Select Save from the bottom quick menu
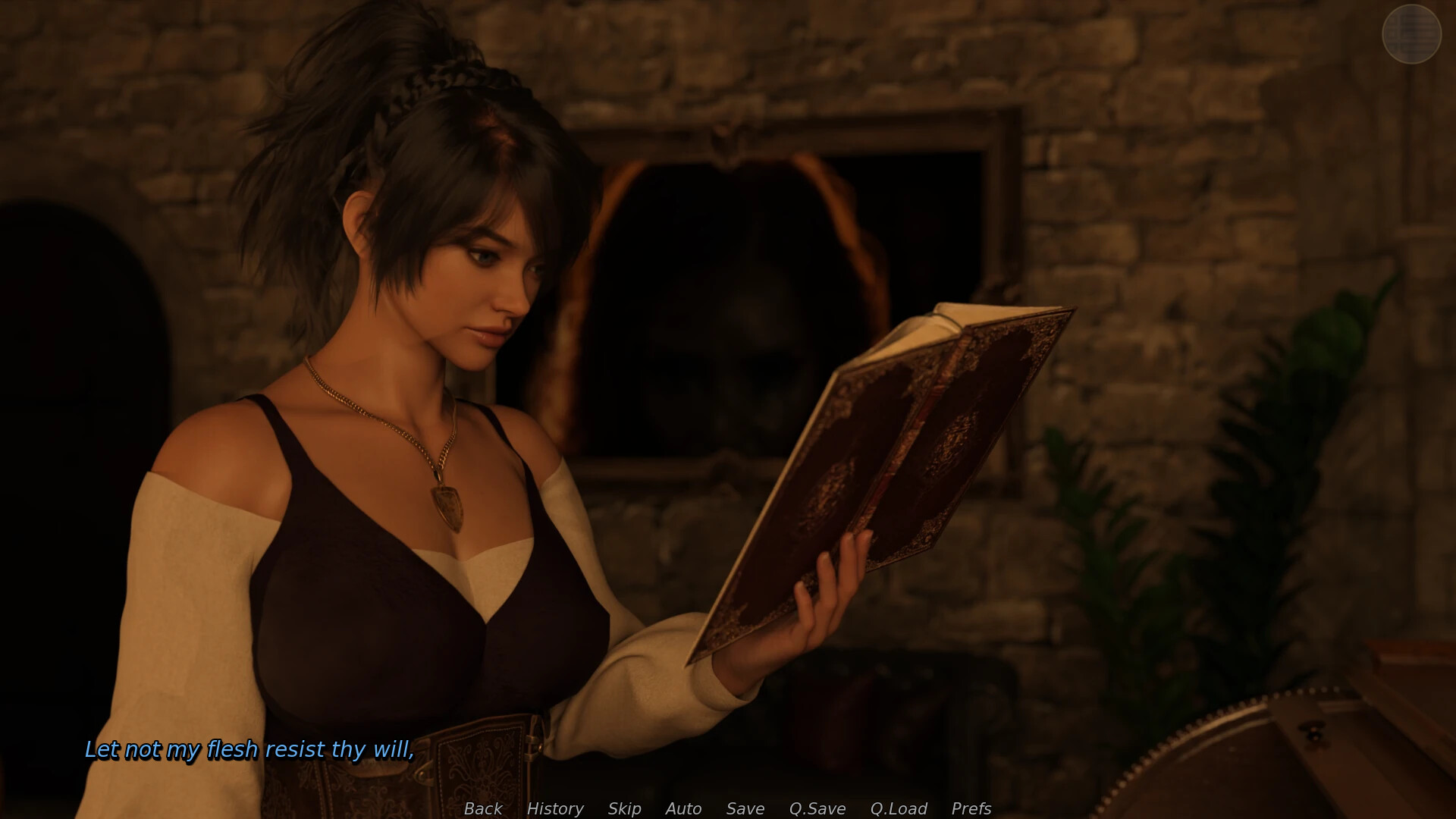 [x=745, y=808]
